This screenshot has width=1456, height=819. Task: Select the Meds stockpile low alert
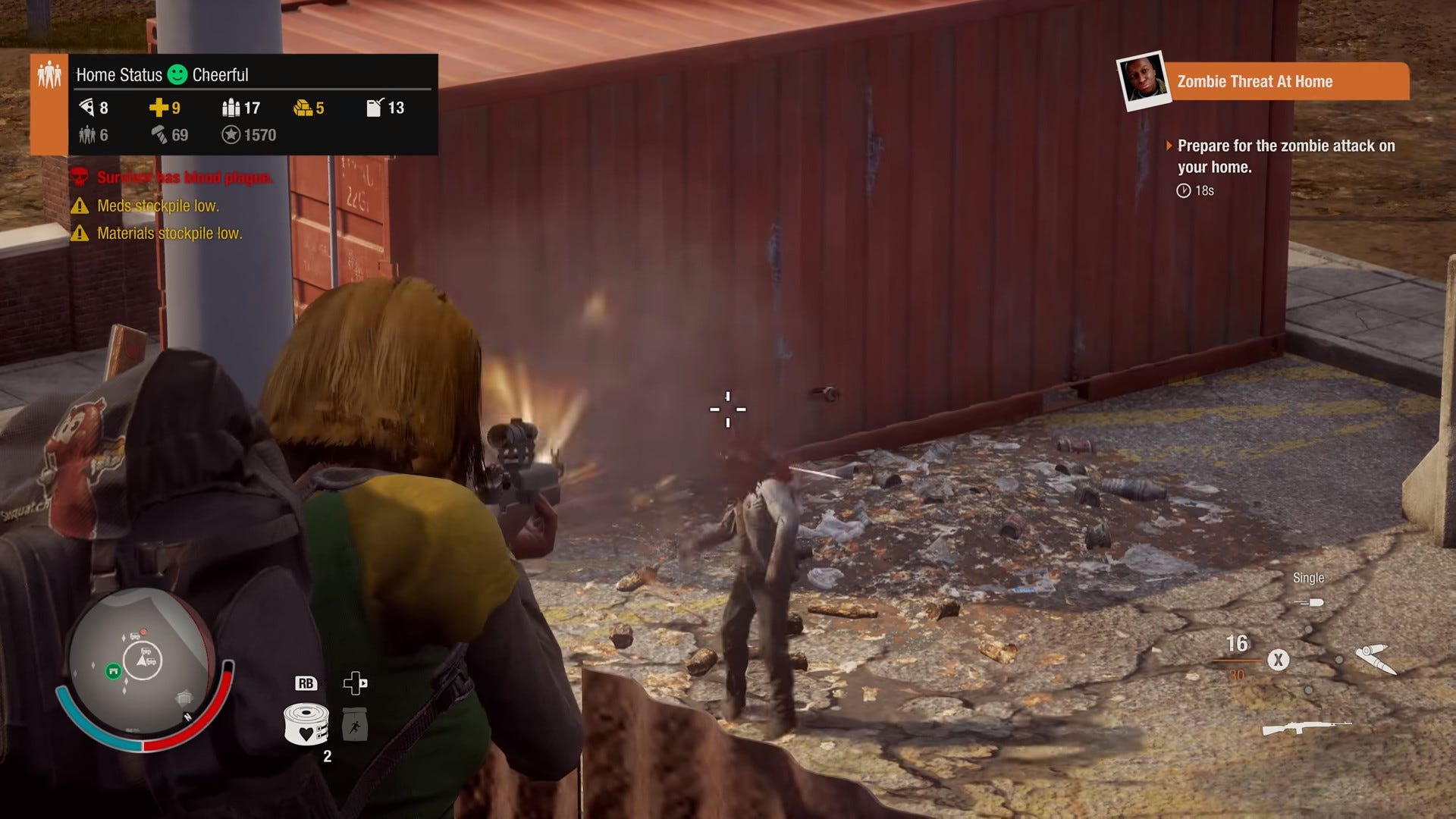pyautogui.click(x=157, y=206)
